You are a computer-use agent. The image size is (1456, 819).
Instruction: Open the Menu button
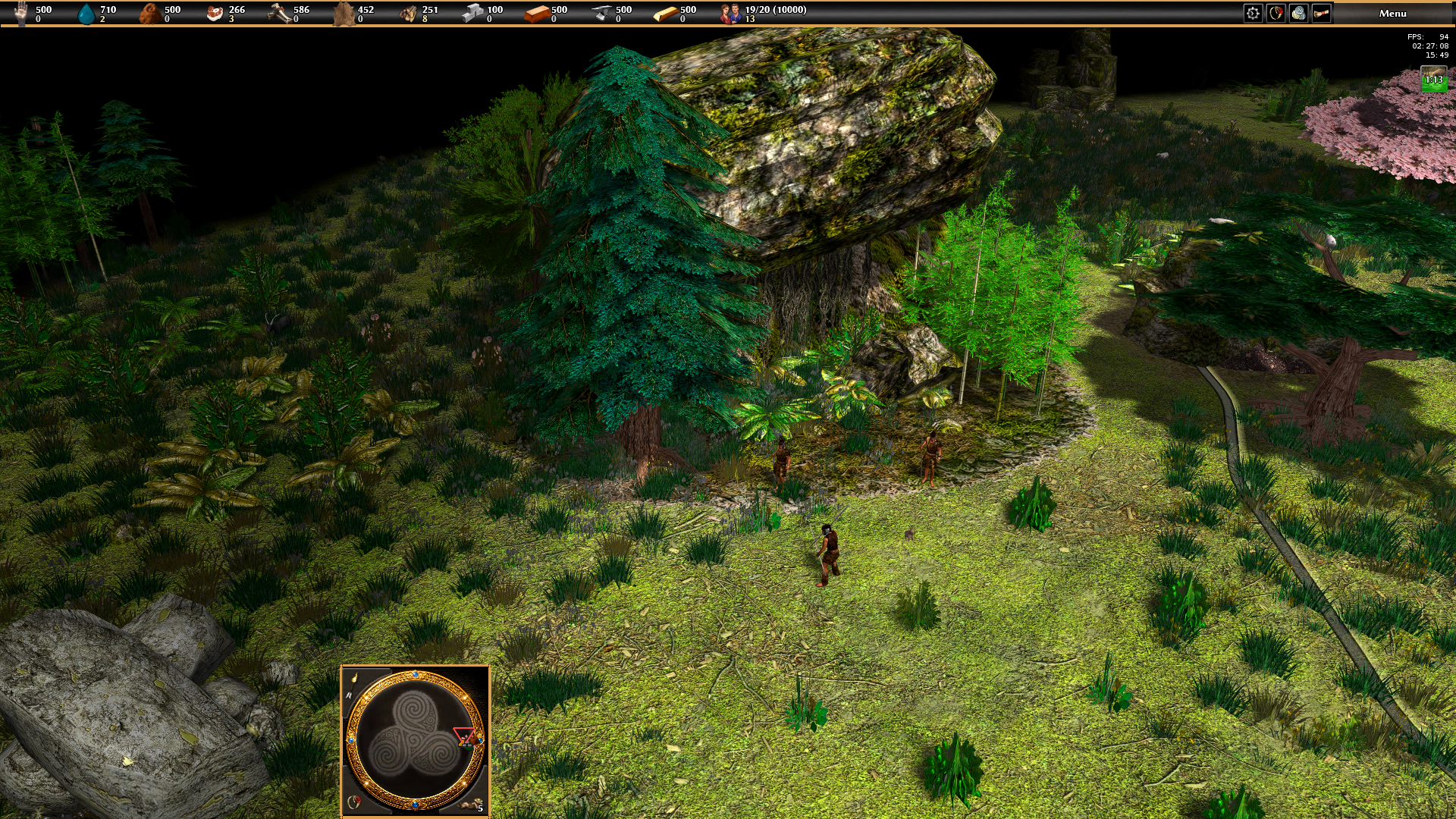pyautogui.click(x=1392, y=14)
